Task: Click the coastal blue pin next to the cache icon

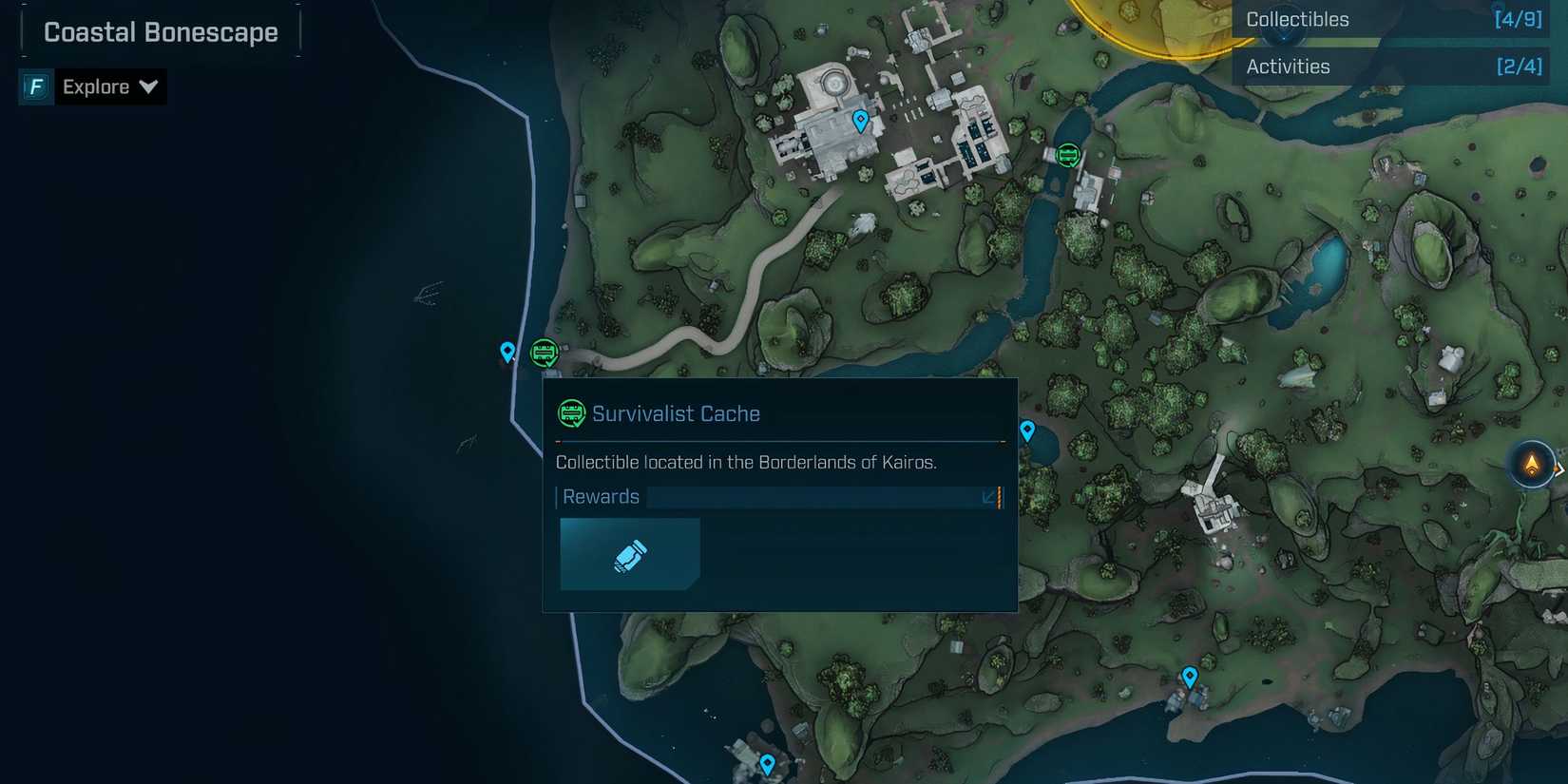Action: coord(507,351)
